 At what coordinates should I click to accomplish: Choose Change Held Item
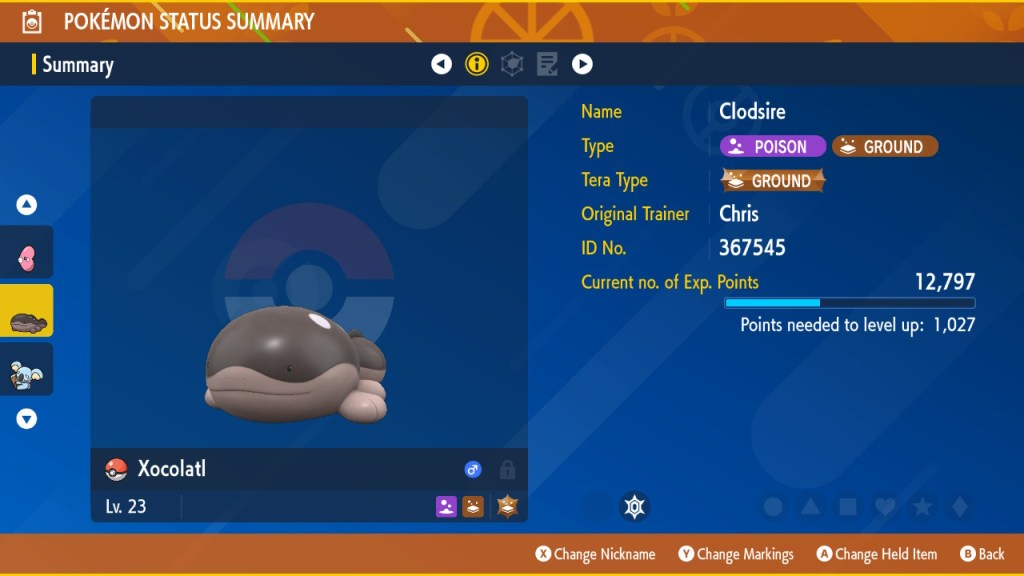[x=877, y=554]
